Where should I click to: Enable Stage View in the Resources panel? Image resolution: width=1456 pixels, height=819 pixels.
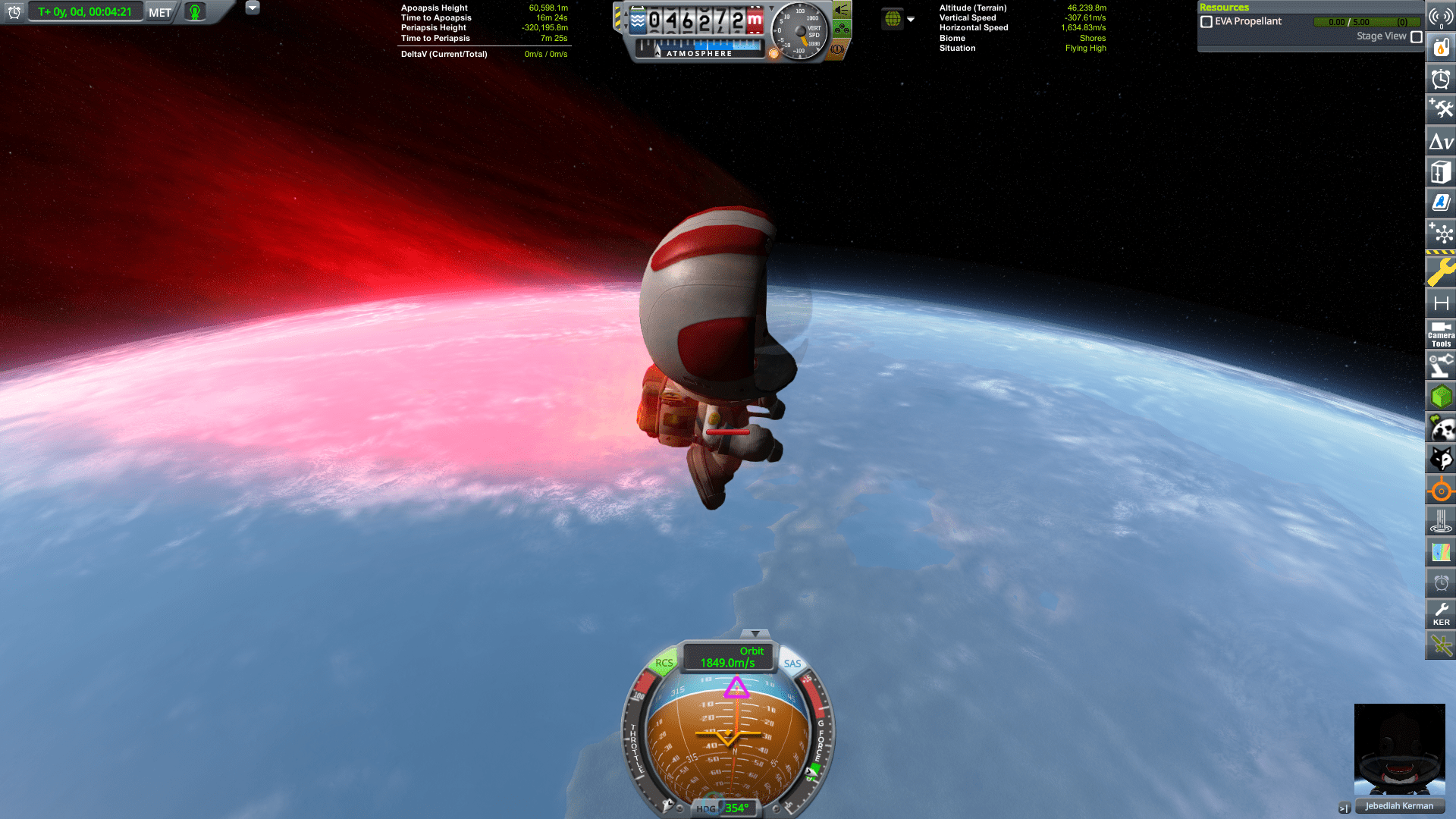[1417, 36]
